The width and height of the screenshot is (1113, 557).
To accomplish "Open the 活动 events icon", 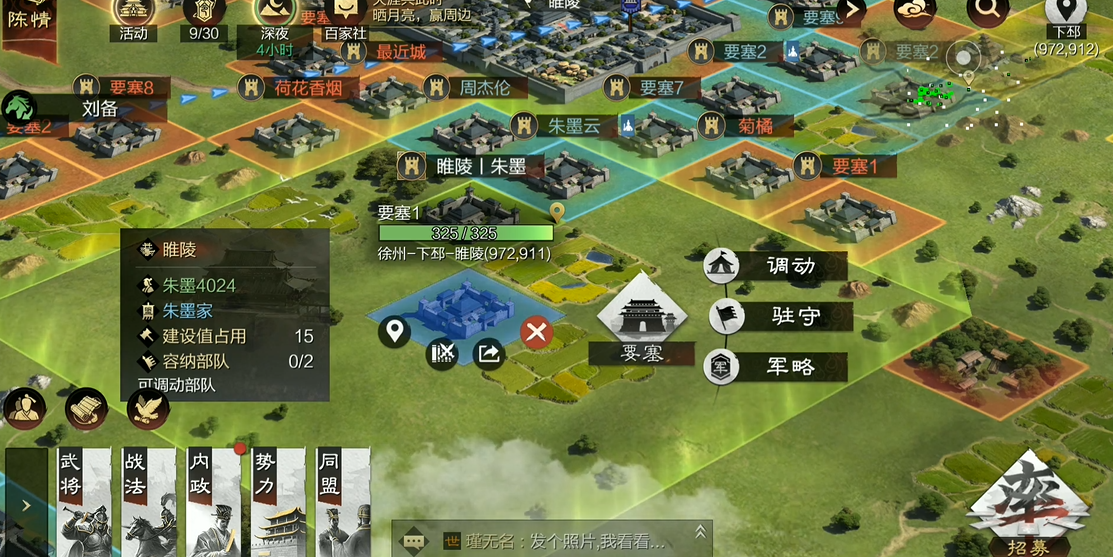I will click(x=133, y=17).
